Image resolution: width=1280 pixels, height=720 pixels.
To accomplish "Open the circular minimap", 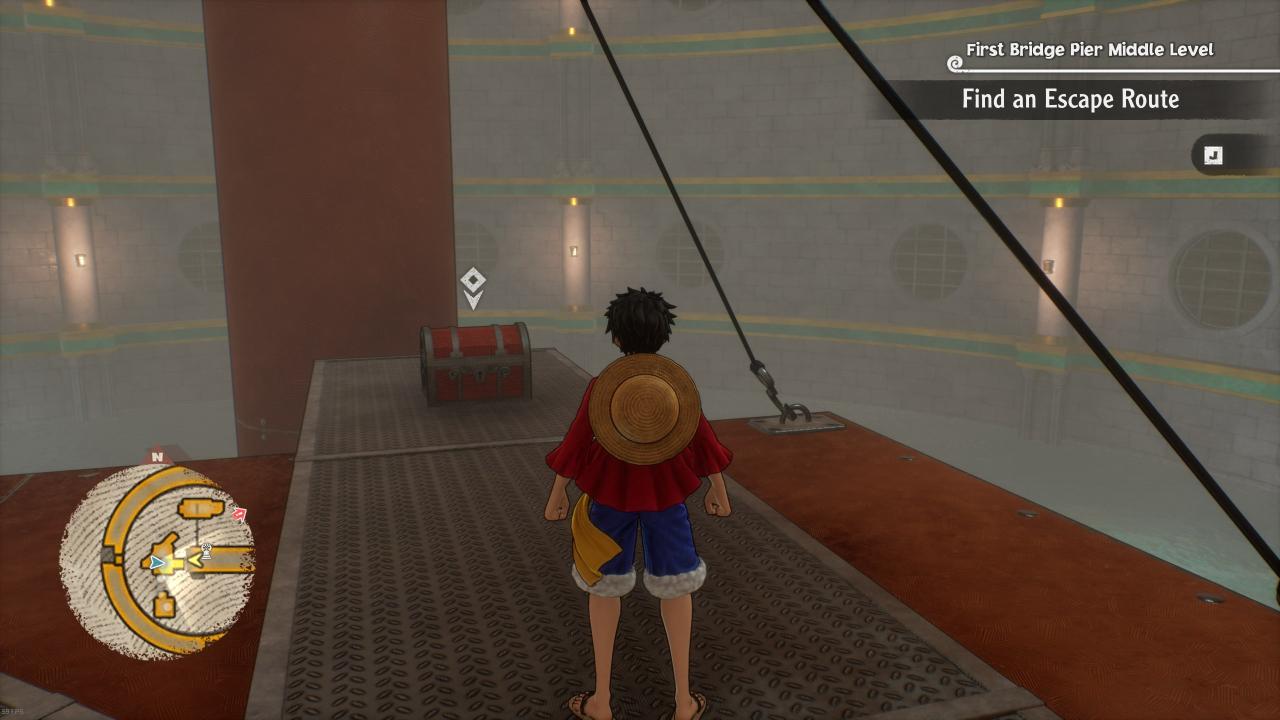I will [x=157, y=560].
